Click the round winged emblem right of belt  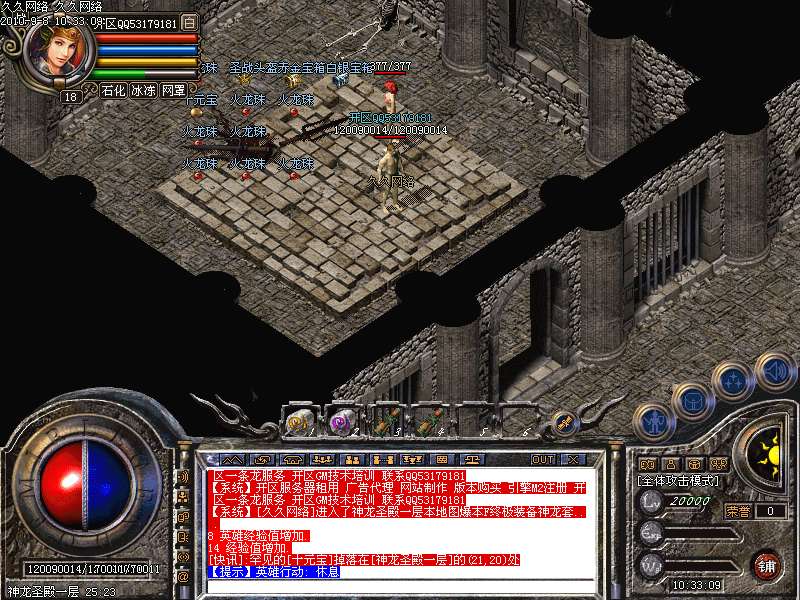(563, 423)
